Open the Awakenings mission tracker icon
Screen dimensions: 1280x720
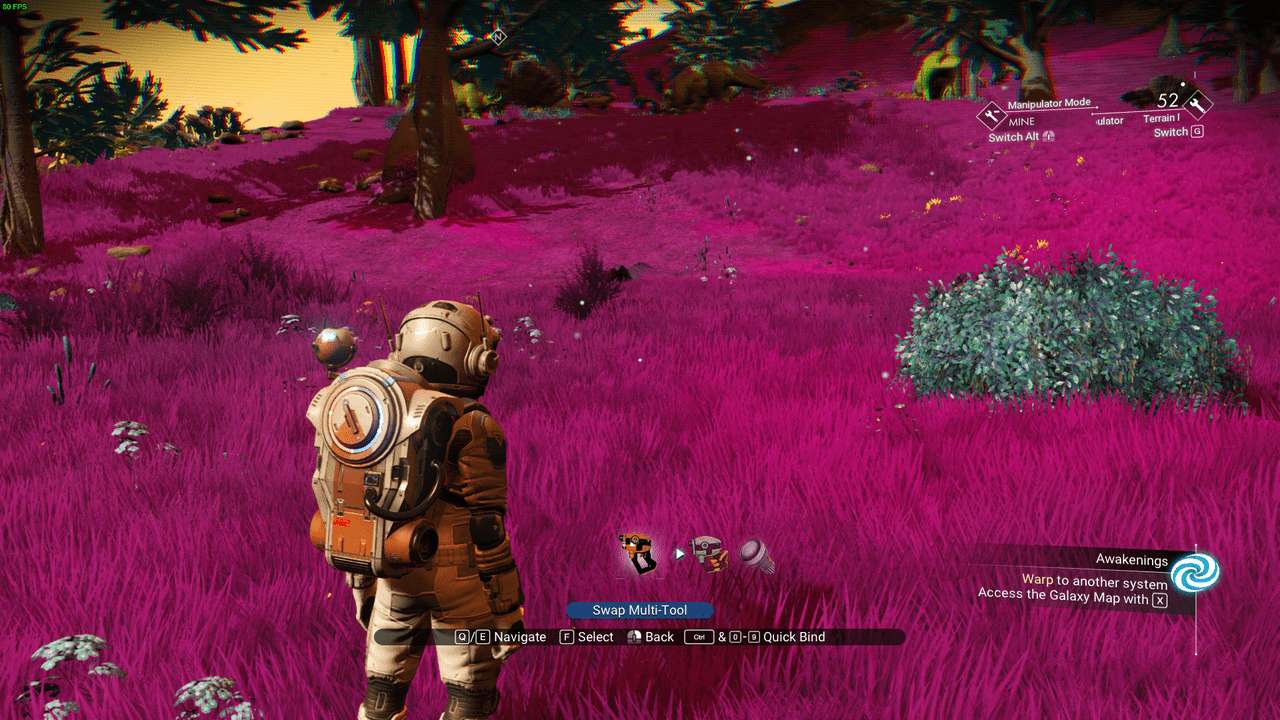tap(1195, 575)
